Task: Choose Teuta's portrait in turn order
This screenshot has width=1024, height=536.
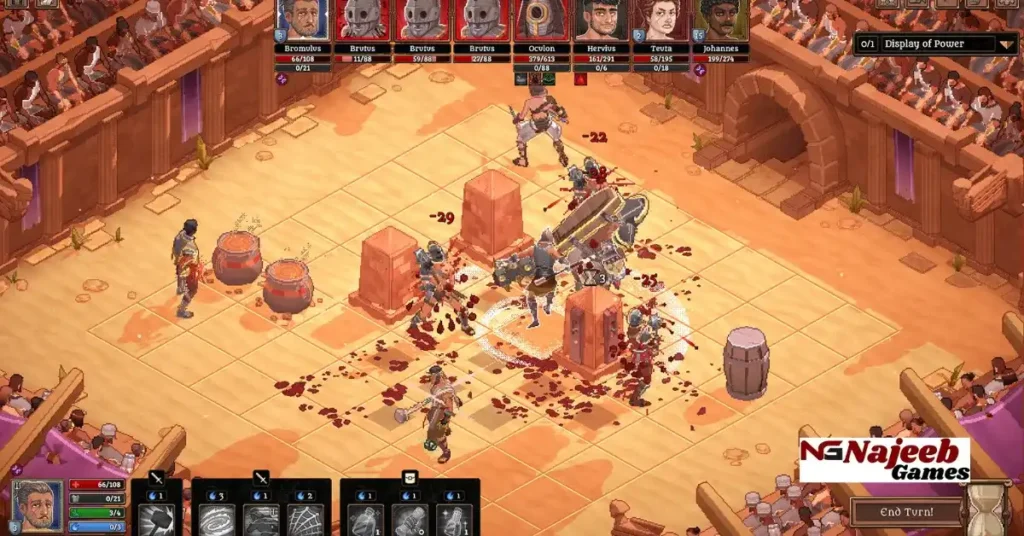Action: click(x=660, y=20)
